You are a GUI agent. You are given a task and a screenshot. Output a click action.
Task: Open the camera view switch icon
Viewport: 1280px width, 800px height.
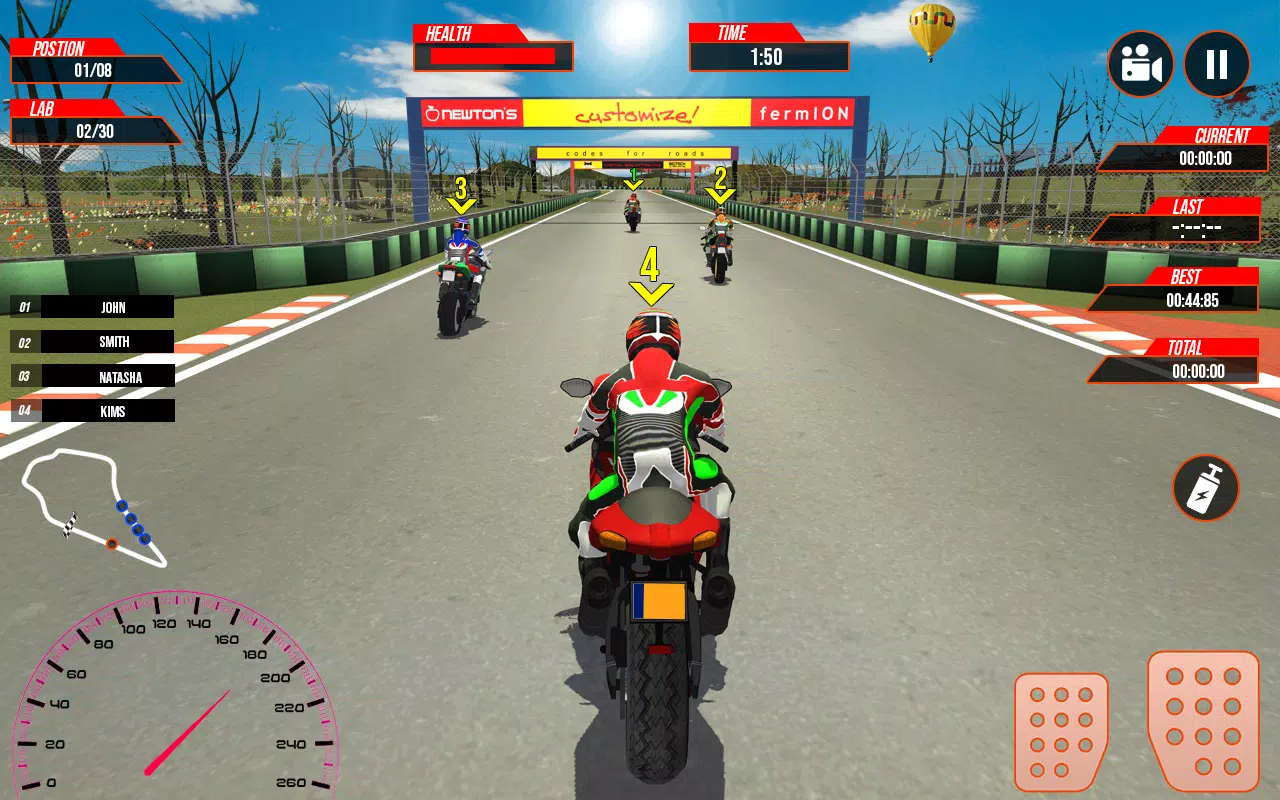(x=1139, y=63)
